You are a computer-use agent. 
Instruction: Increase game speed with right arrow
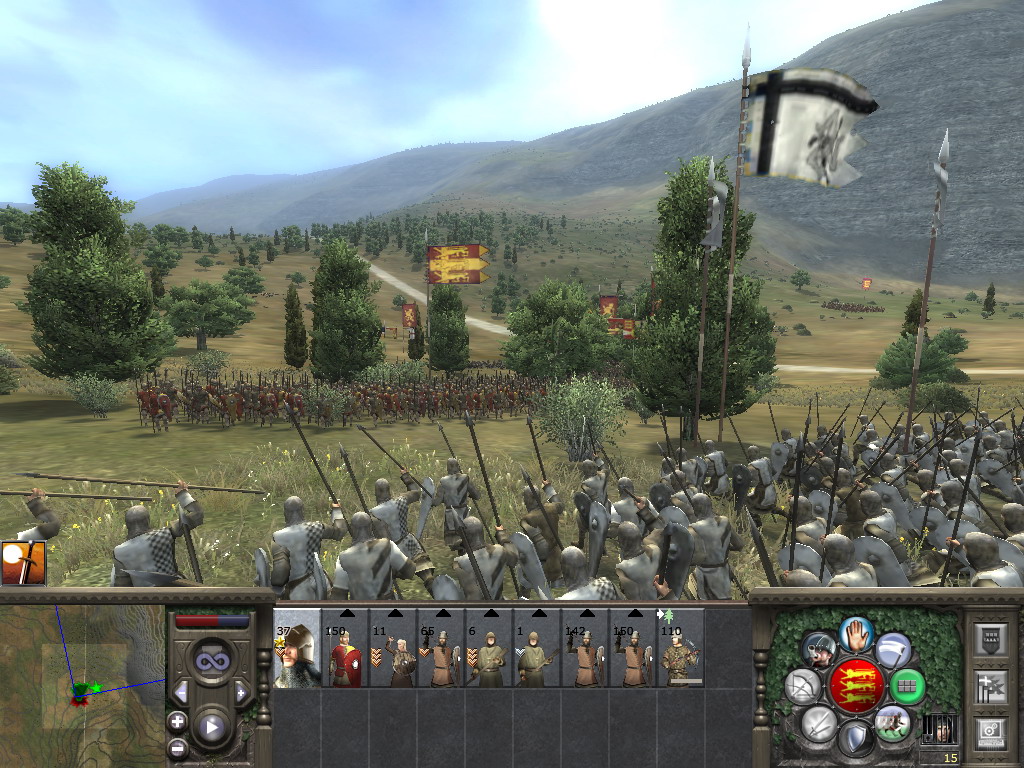point(241,692)
